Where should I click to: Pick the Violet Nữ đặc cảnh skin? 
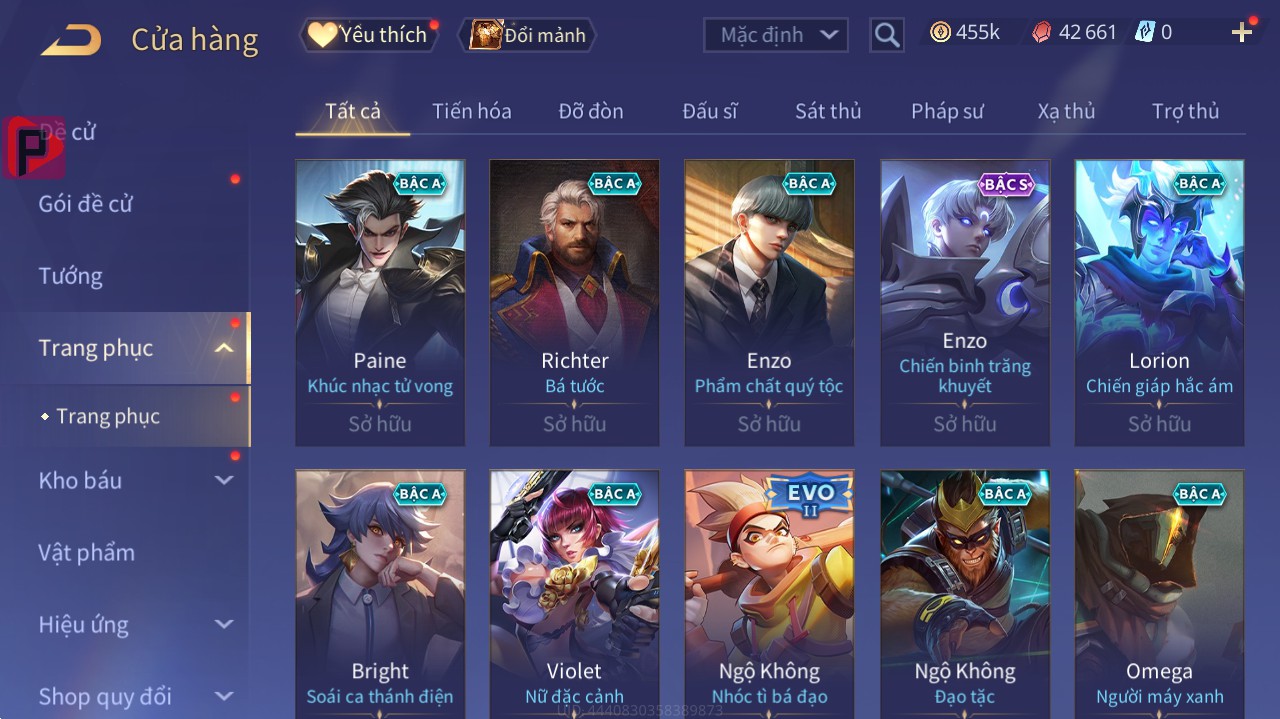coord(574,590)
